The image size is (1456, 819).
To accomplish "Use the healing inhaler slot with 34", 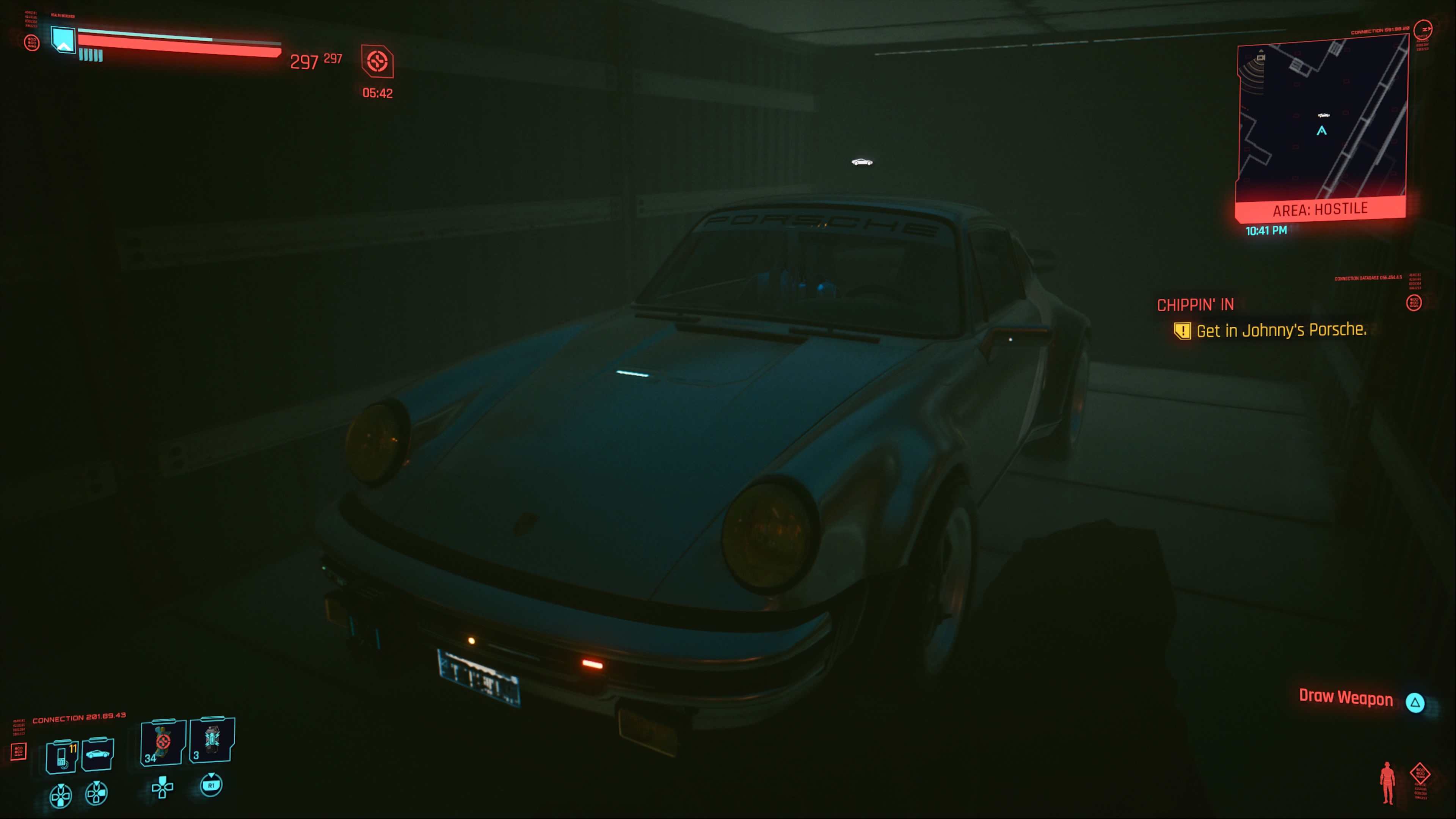I will point(163,742).
